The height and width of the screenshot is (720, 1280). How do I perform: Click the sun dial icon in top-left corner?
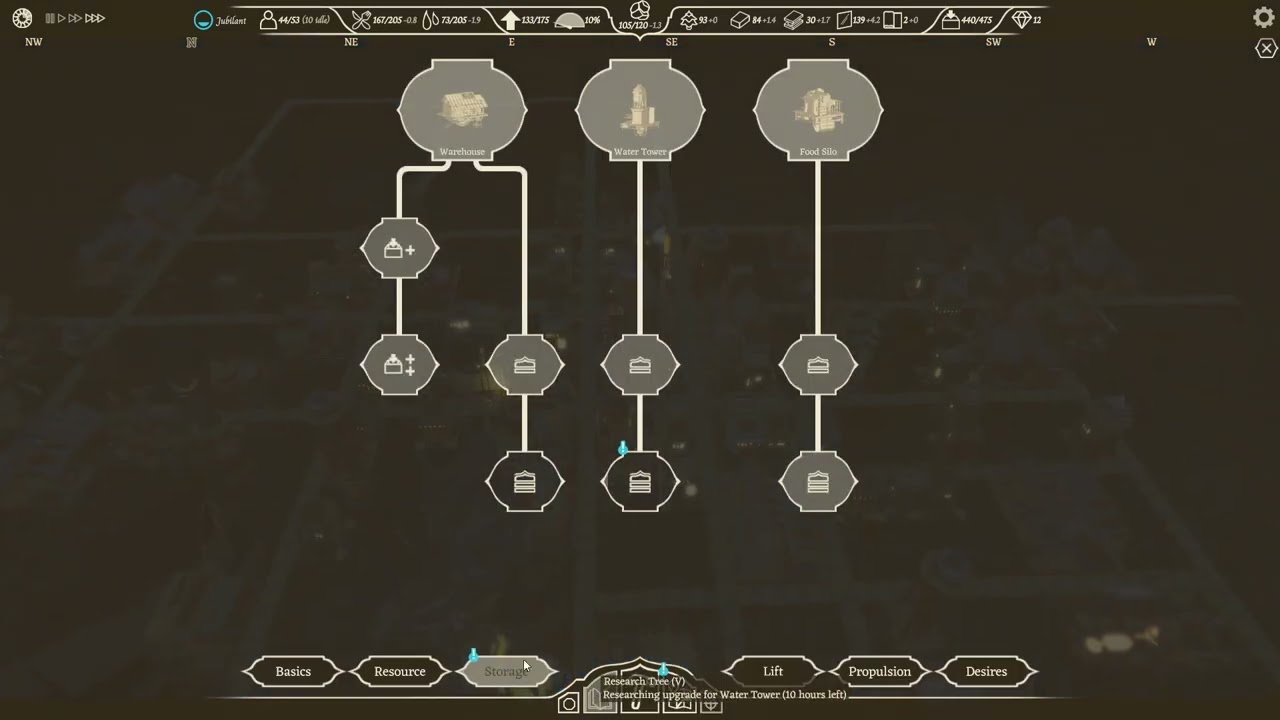coord(22,18)
